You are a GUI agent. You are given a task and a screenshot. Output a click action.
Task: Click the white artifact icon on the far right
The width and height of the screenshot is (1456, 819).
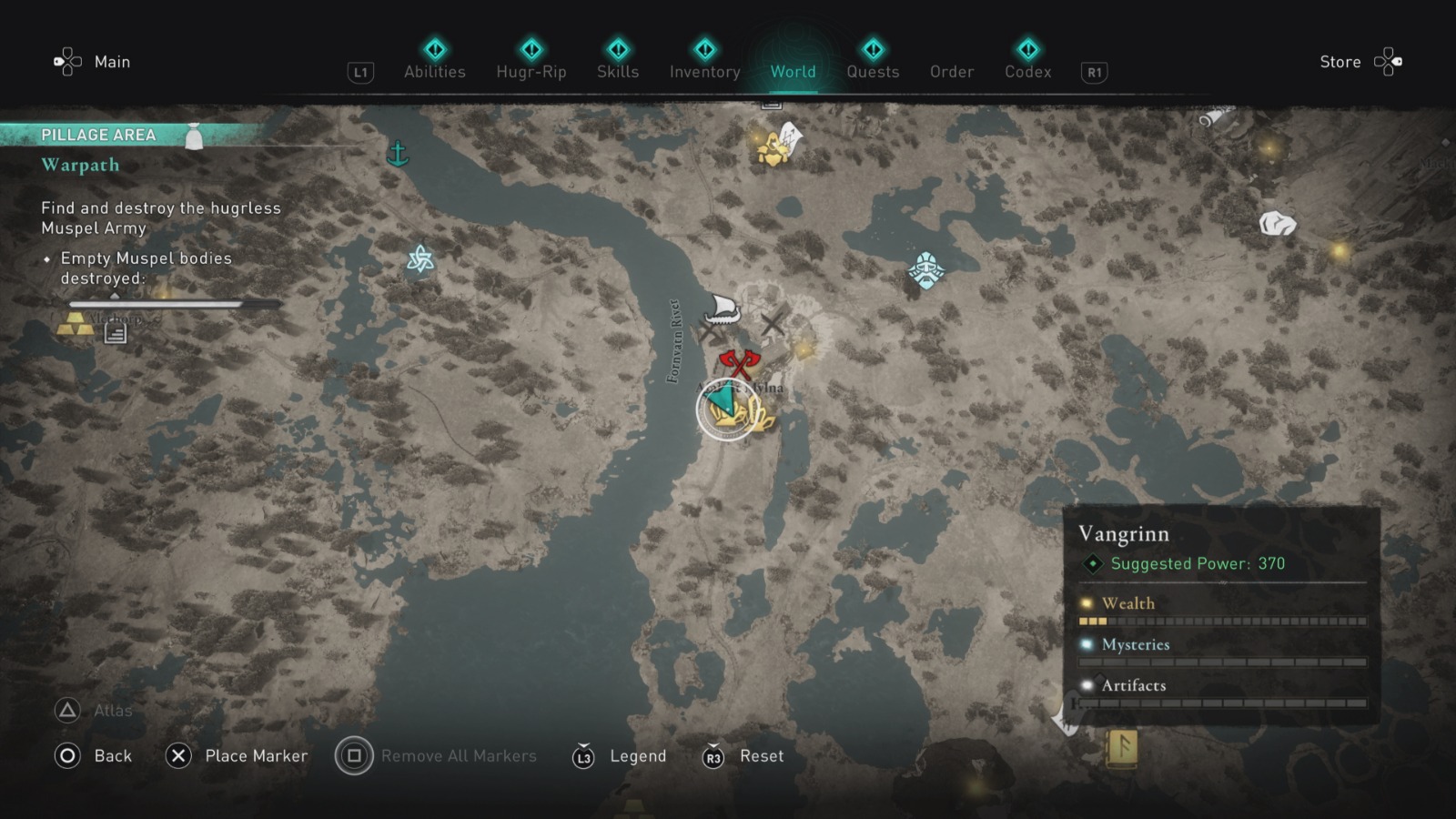pos(1279,221)
